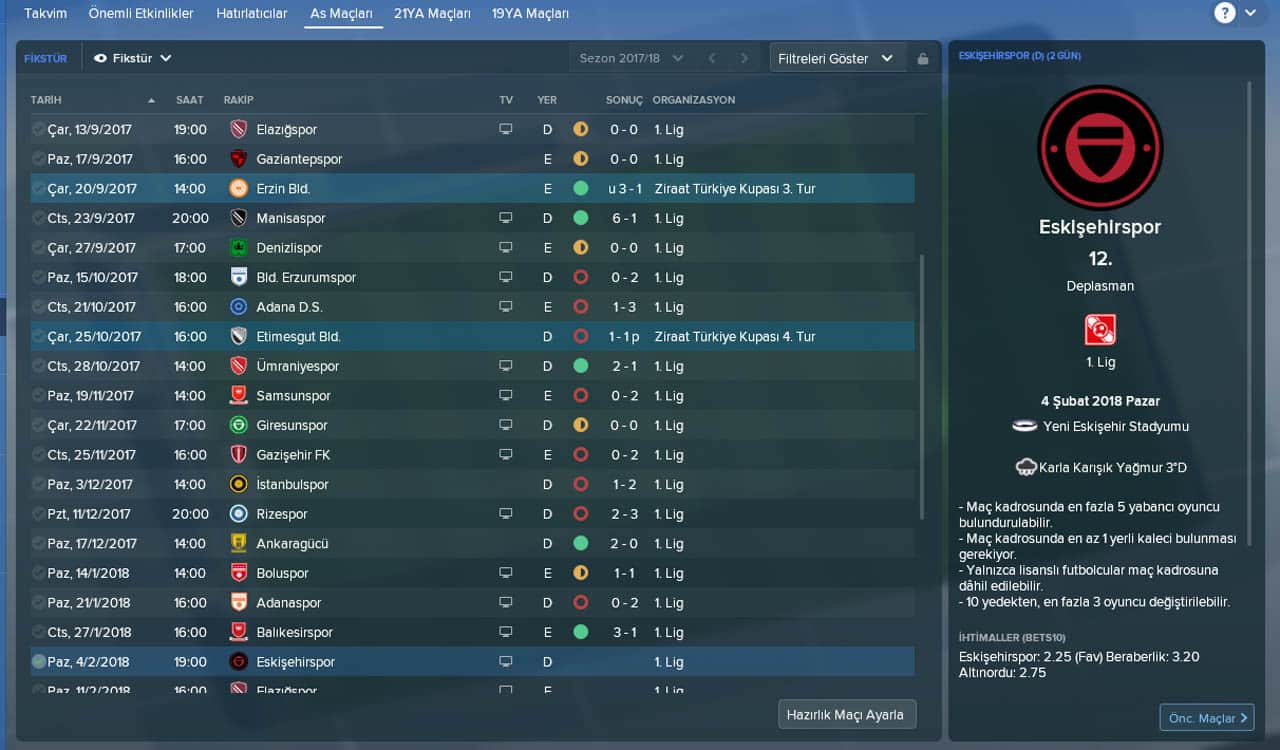1280x750 pixels.
Task: Open the Fikstür view dropdown
Action: pos(133,58)
